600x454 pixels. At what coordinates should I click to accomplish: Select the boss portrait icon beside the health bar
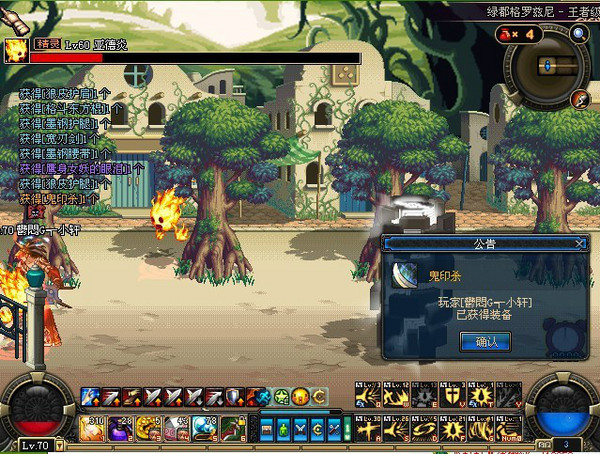[15, 51]
